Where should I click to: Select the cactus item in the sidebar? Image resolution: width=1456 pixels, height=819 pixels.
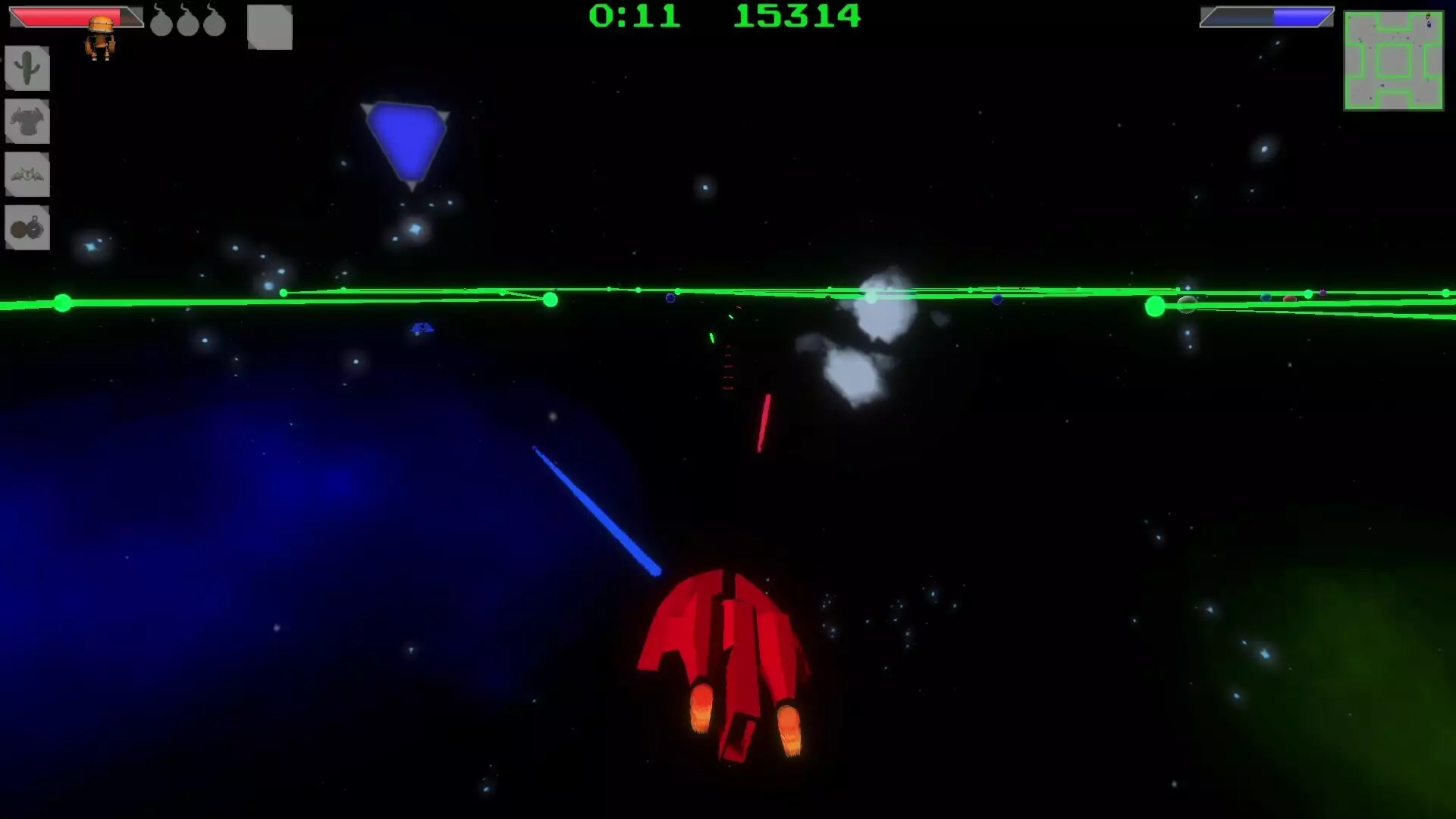tap(27, 68)
